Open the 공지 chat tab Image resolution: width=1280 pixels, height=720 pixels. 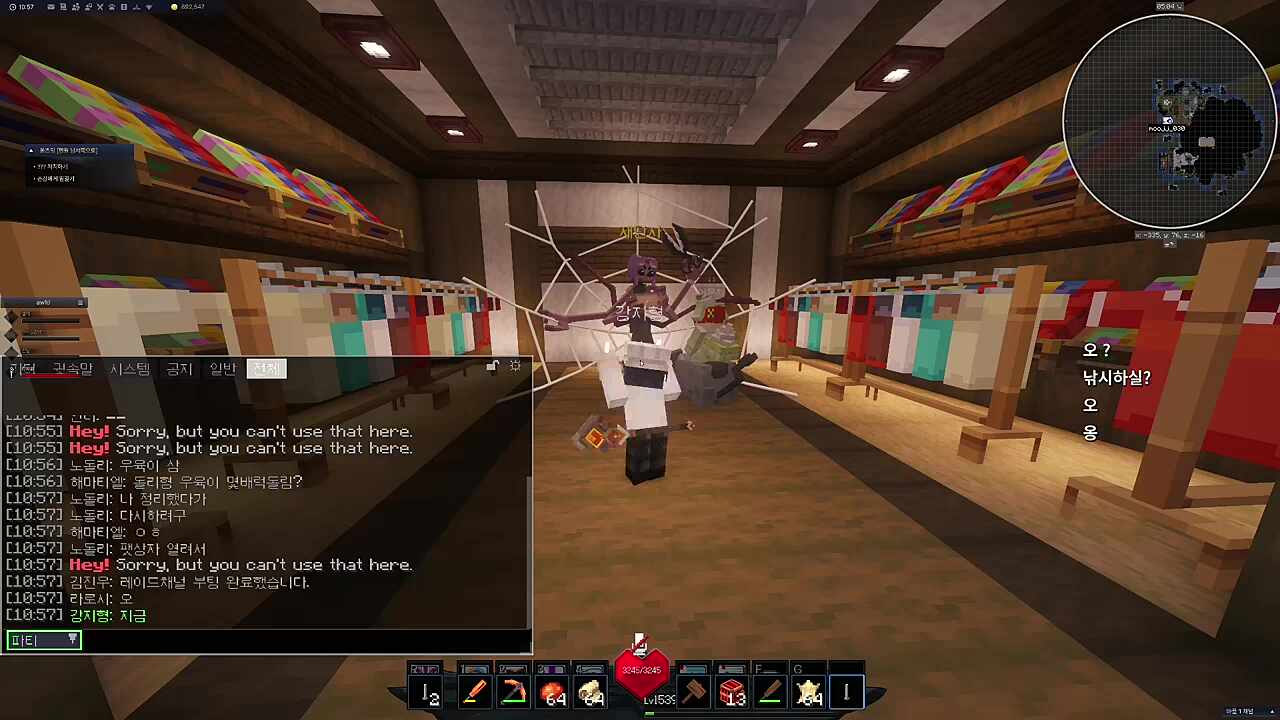coord(179,369)
